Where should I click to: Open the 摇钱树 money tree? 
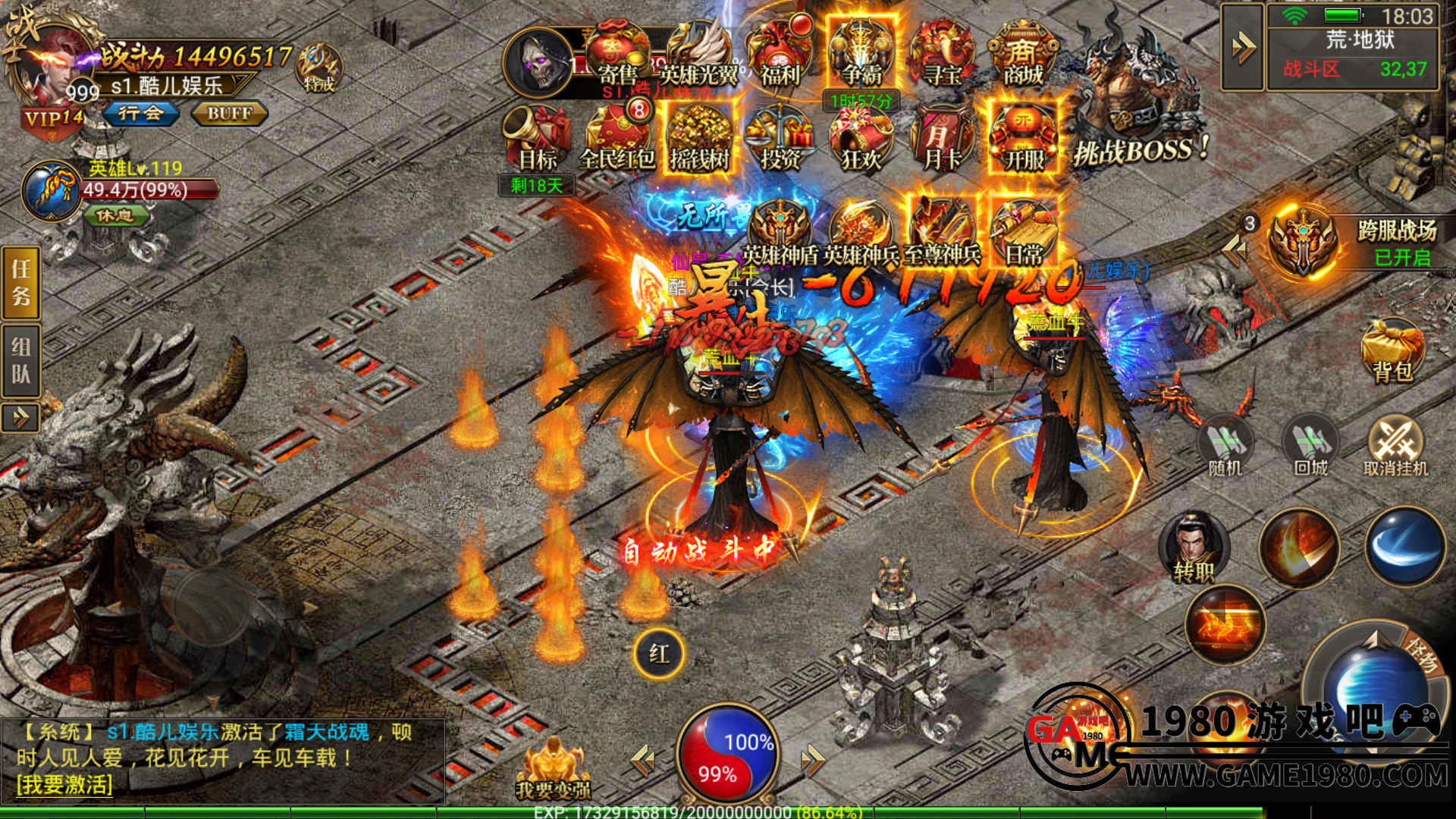[x=698, y=140]
